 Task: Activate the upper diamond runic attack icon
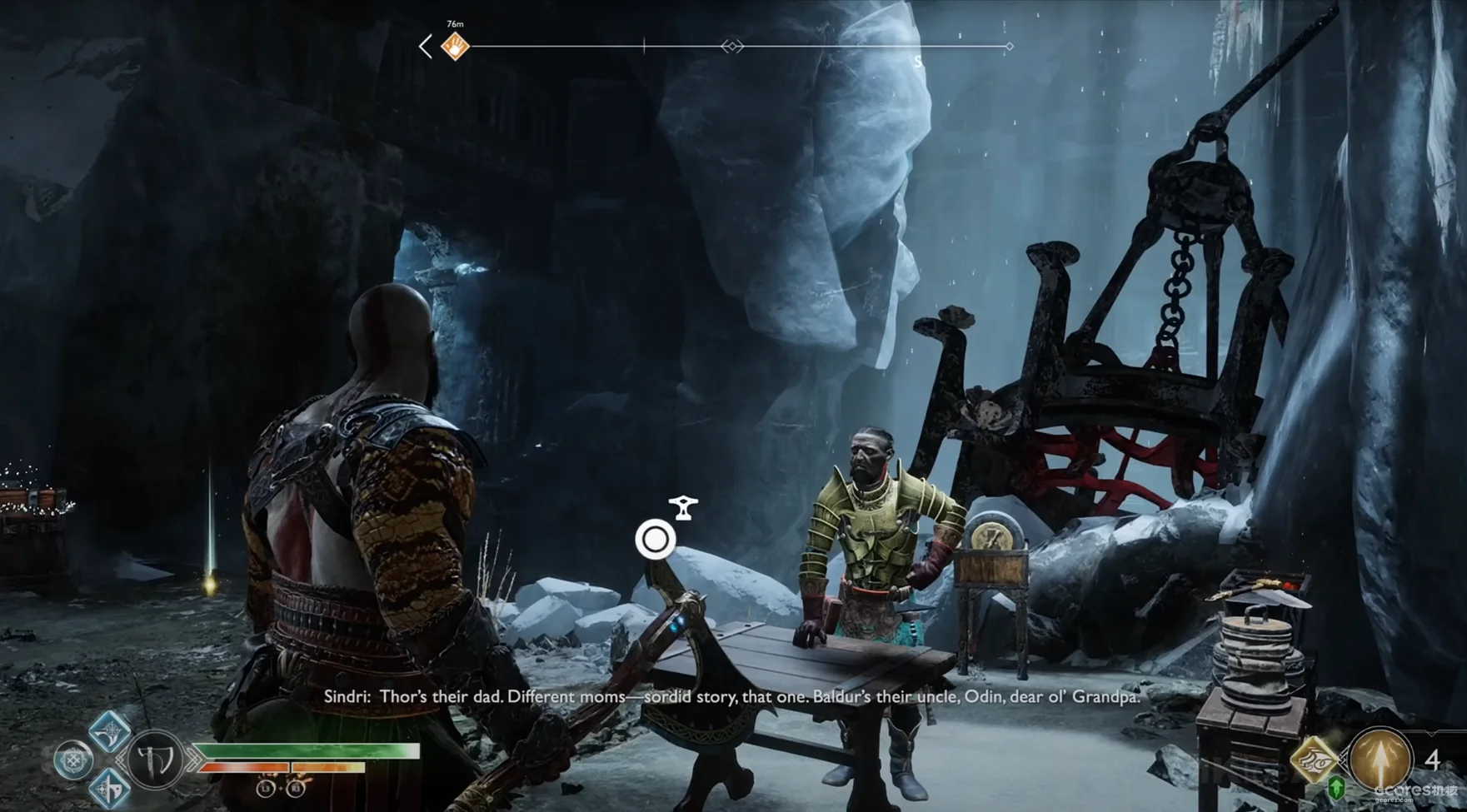pyautogui.click(x=110, y=731)
